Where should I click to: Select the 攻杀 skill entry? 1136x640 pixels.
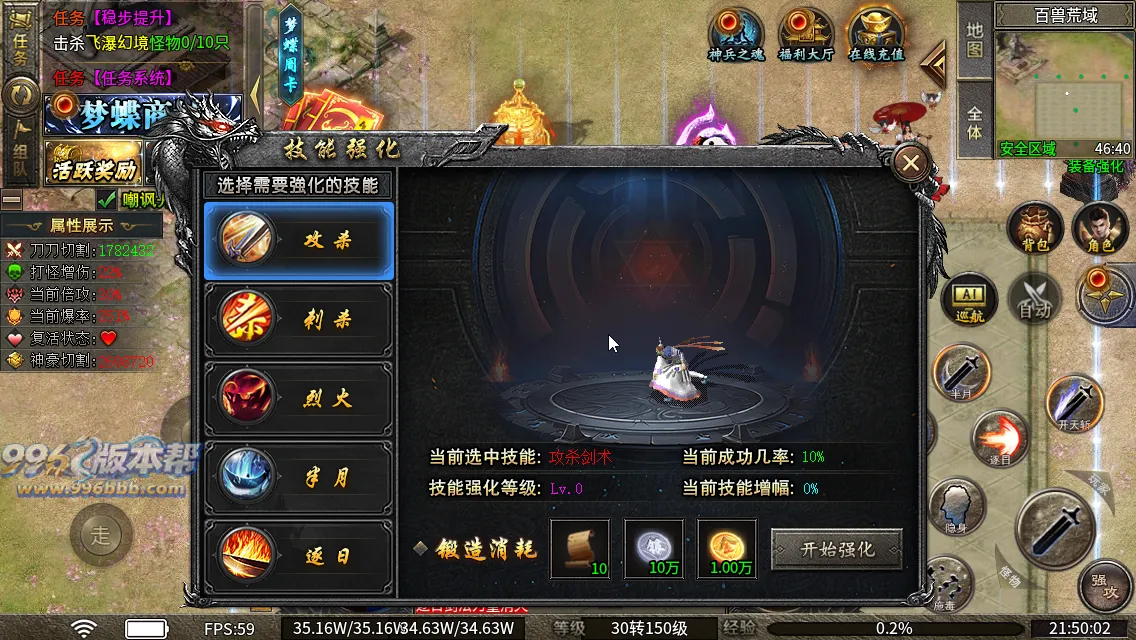pyautogui.click(x=299, y=241)
